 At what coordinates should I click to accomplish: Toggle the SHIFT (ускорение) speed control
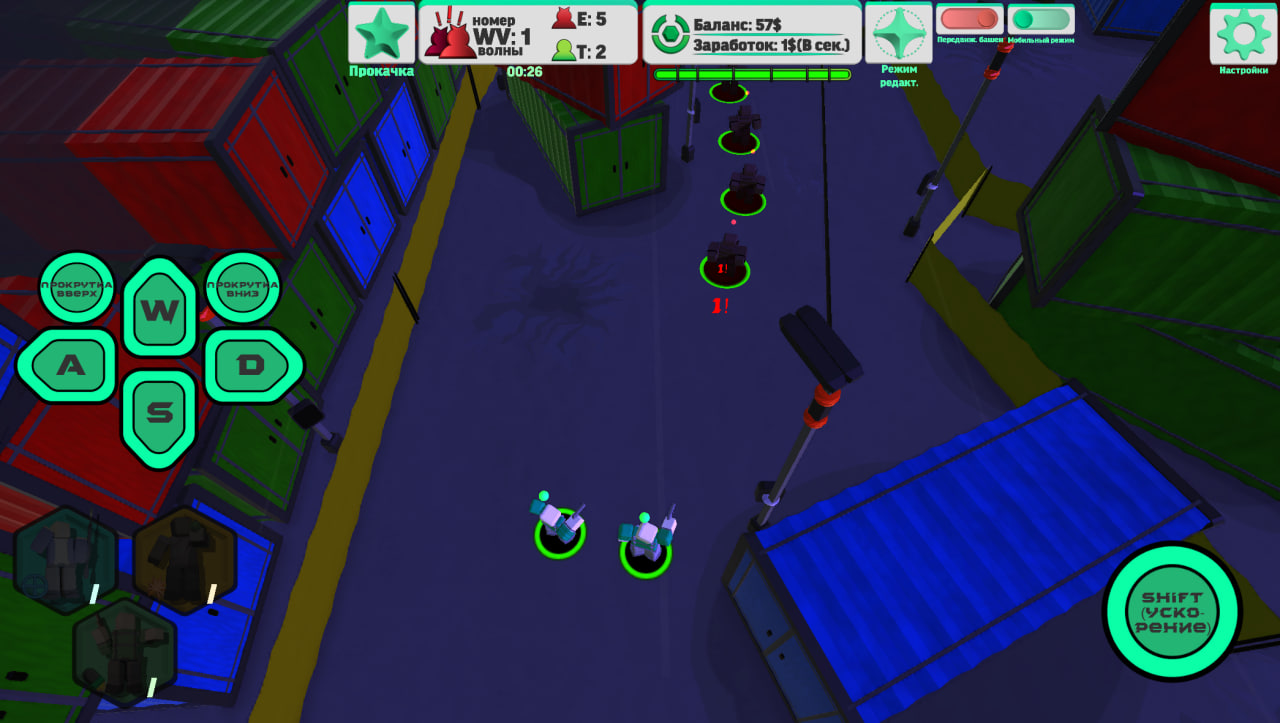point(1170,614)
